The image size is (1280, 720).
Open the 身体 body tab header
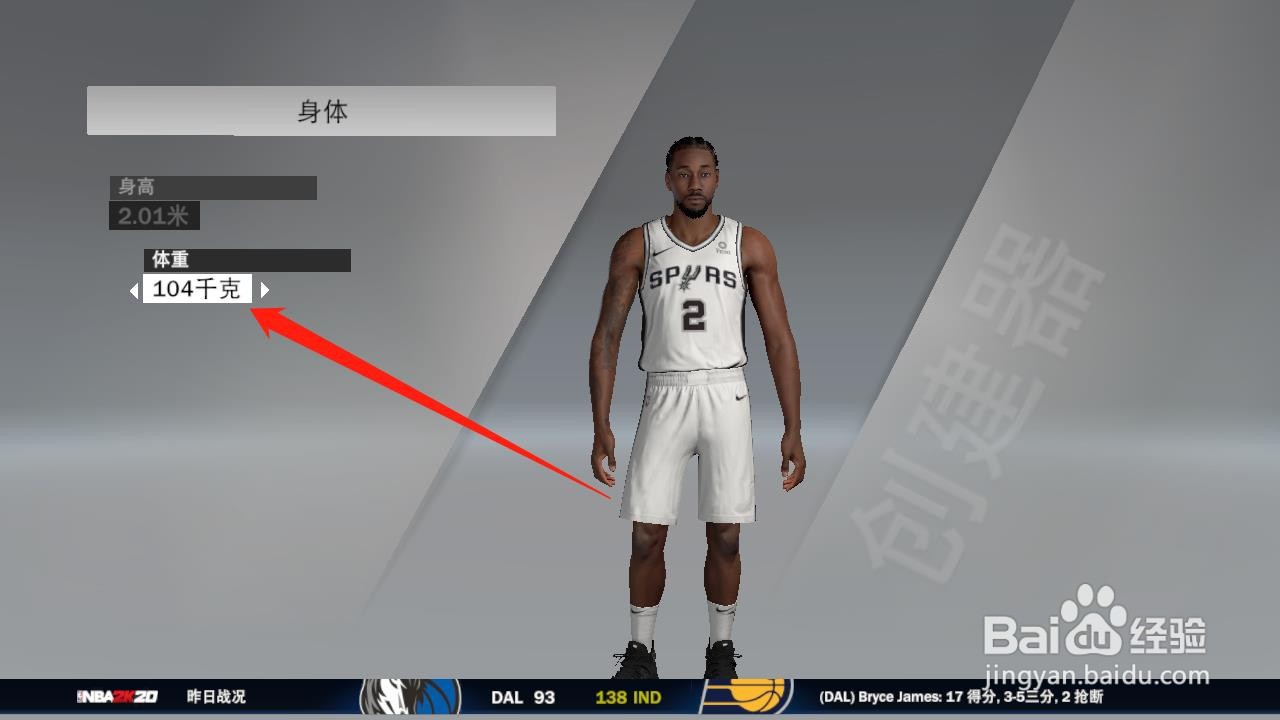(x=321, y=111)
